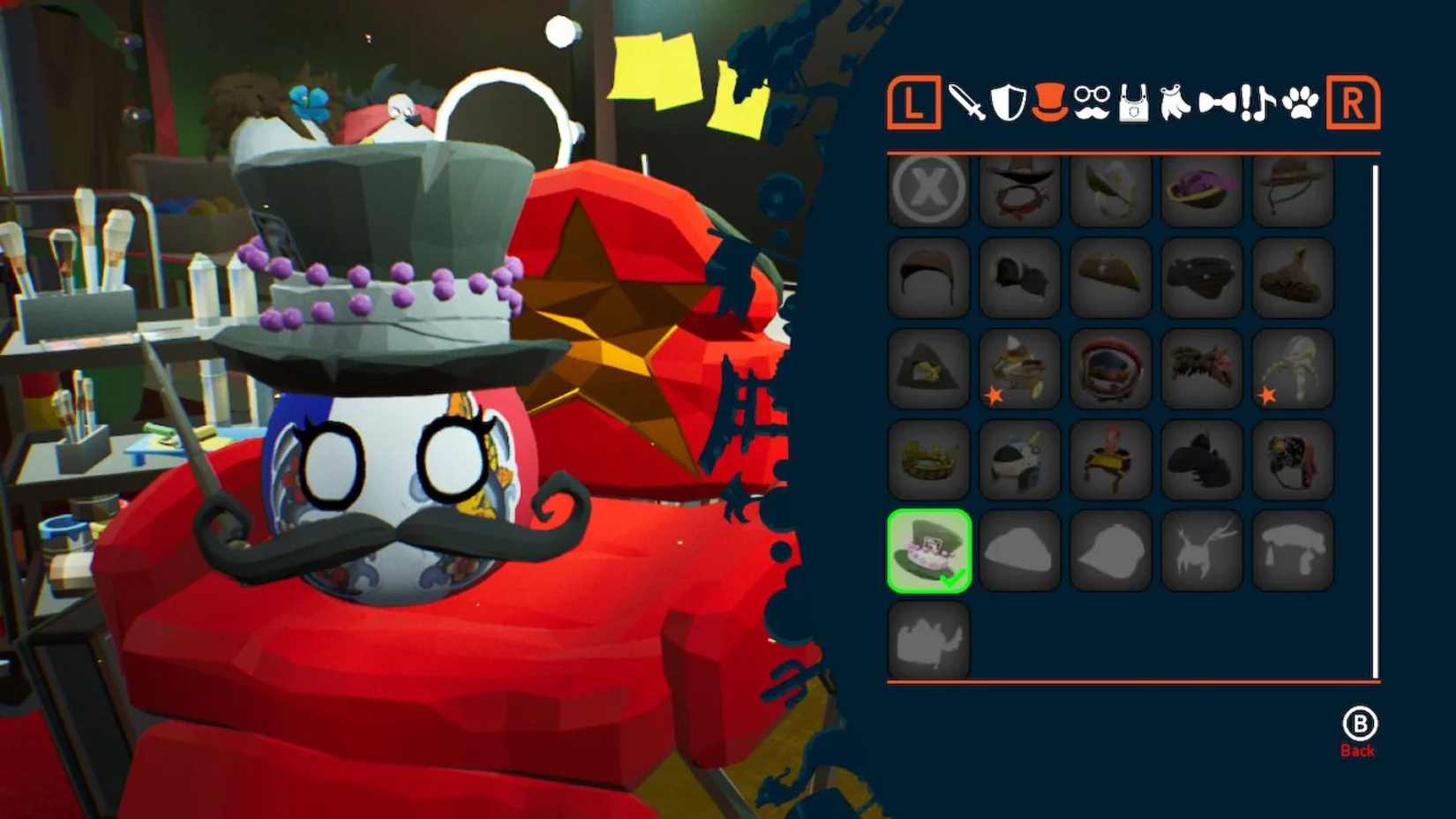Select the red astronaut helmet
This screenshot has width=1456, height=819.
[x=1110, y=368]
